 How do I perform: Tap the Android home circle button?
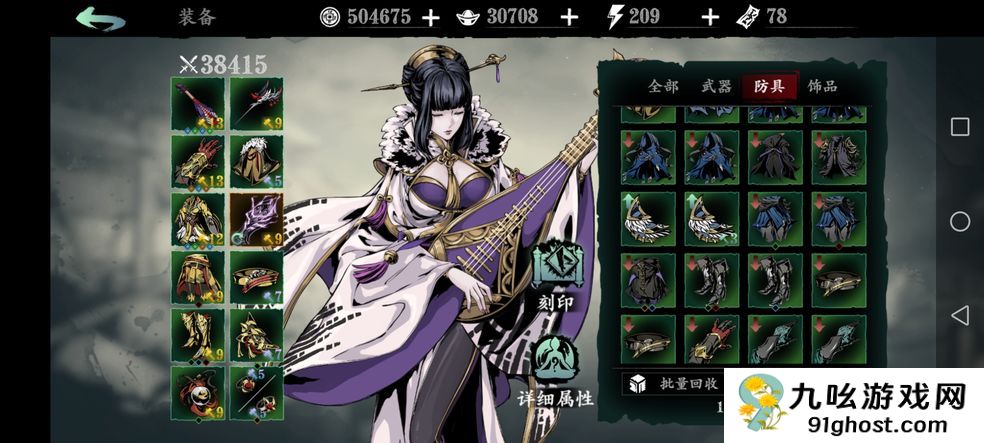click(x=959, y=221)
